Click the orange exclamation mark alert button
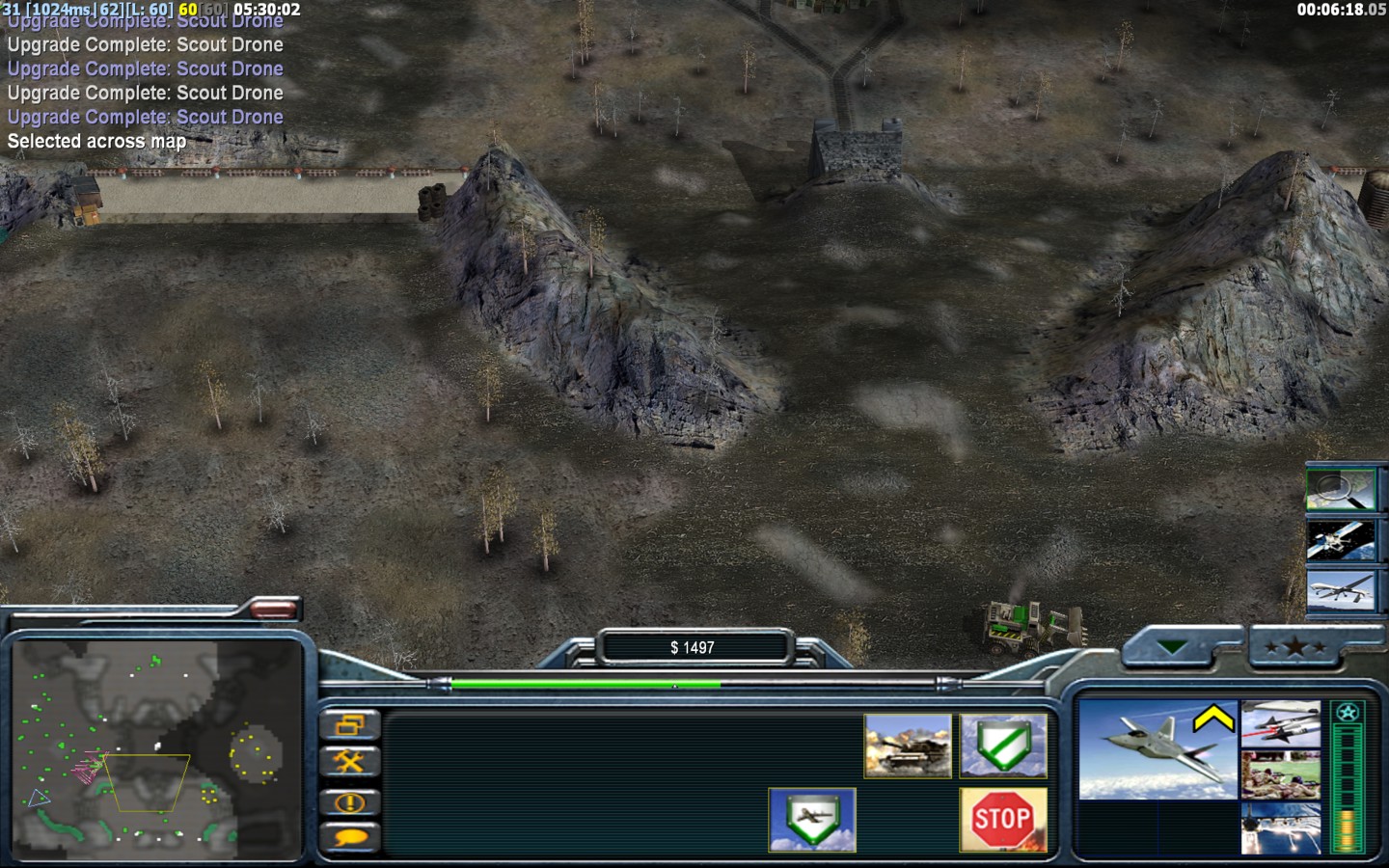The image size is (1389, 868). 349,801
